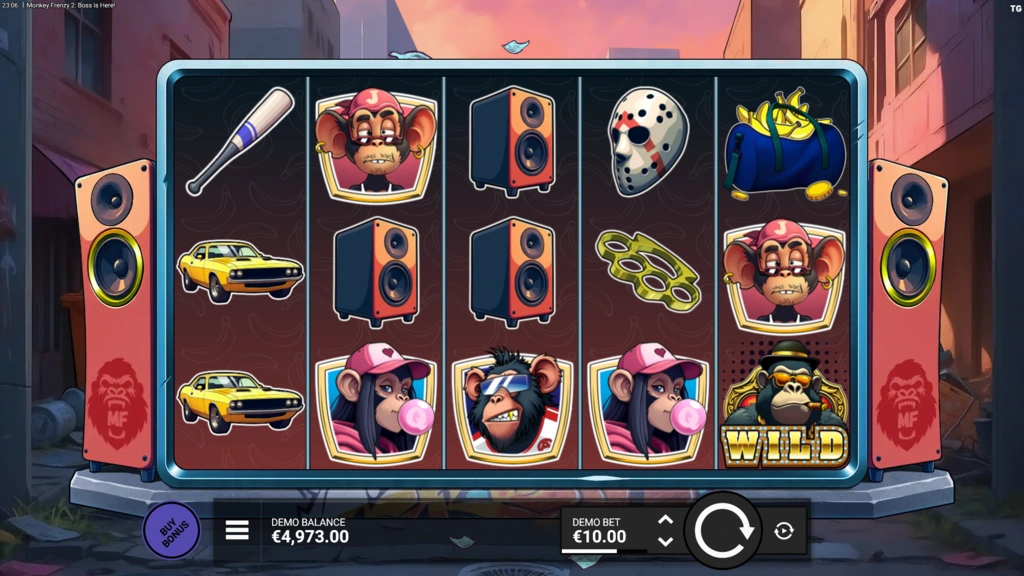Open the hamburger game menu
Image resolution: width=1024 pixels, height=576 pixels.
click(x=237, y=530)
